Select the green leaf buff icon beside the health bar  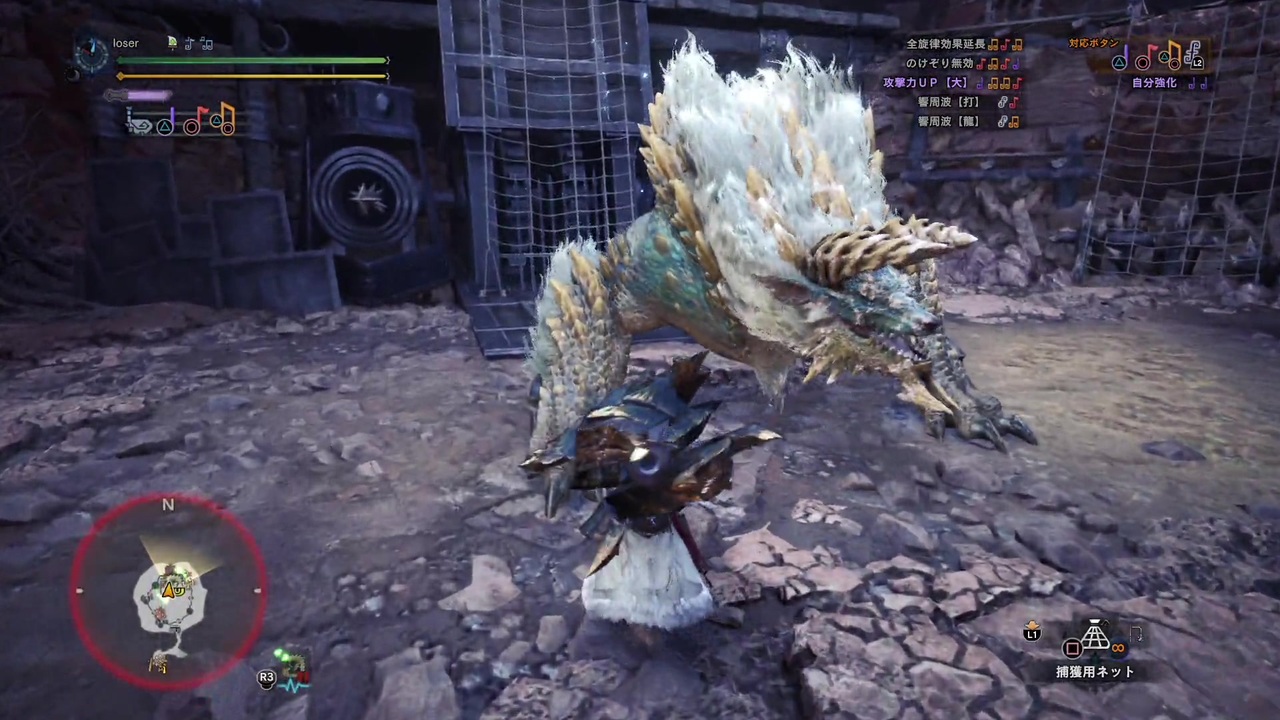click(x=171, y=43)
